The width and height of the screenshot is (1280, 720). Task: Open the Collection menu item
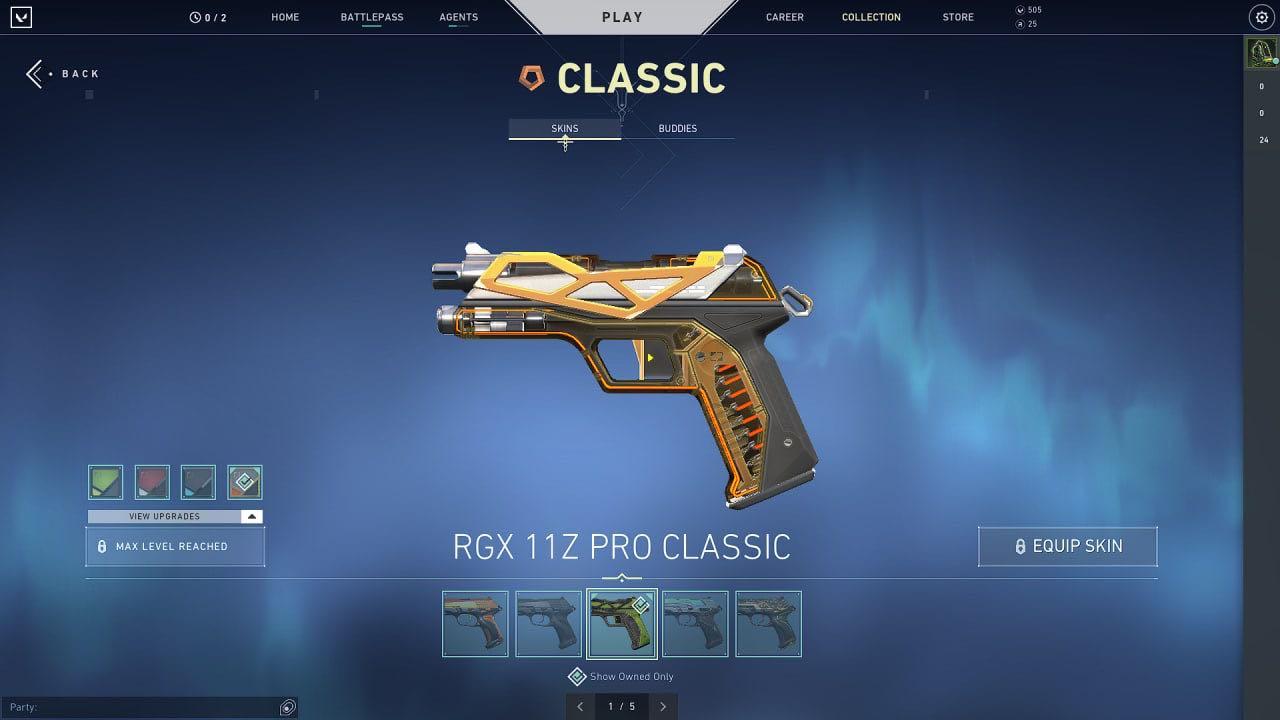point(871,16)
